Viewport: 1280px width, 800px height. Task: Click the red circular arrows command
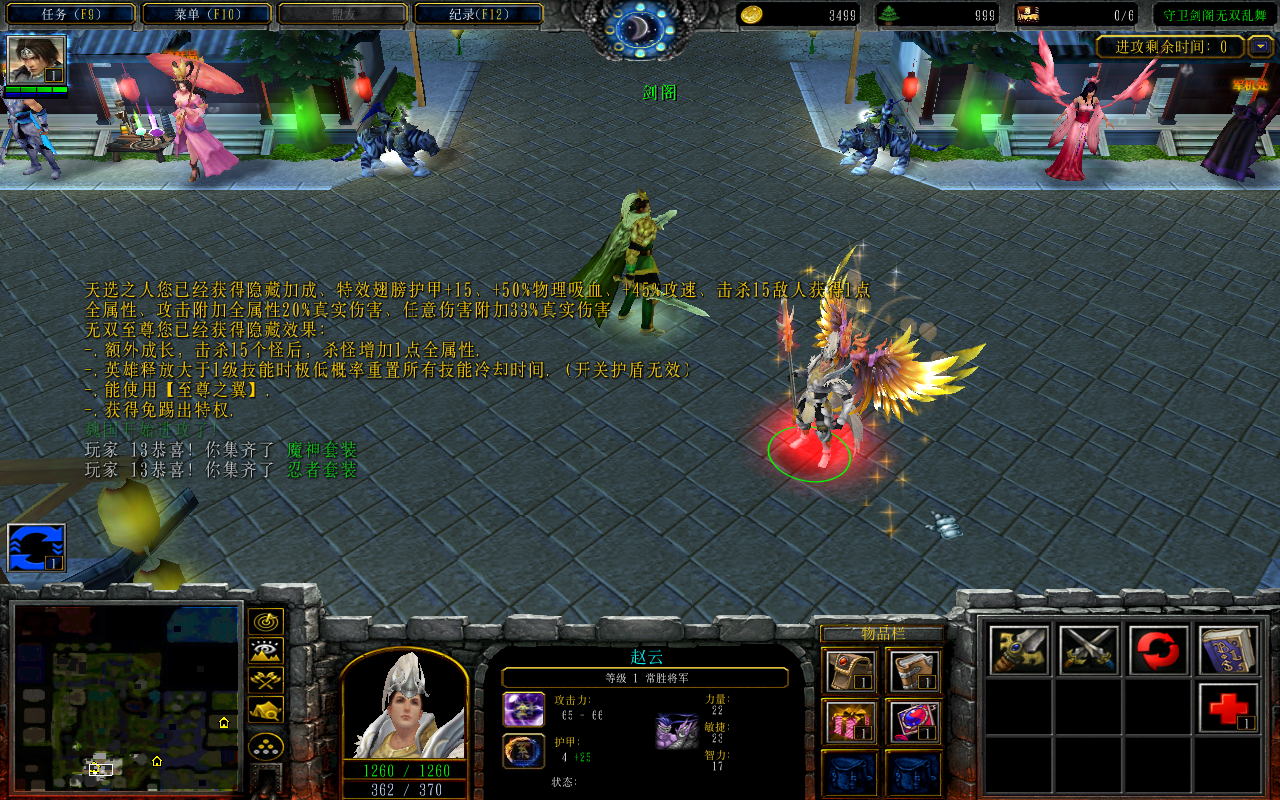(1159, 650)
